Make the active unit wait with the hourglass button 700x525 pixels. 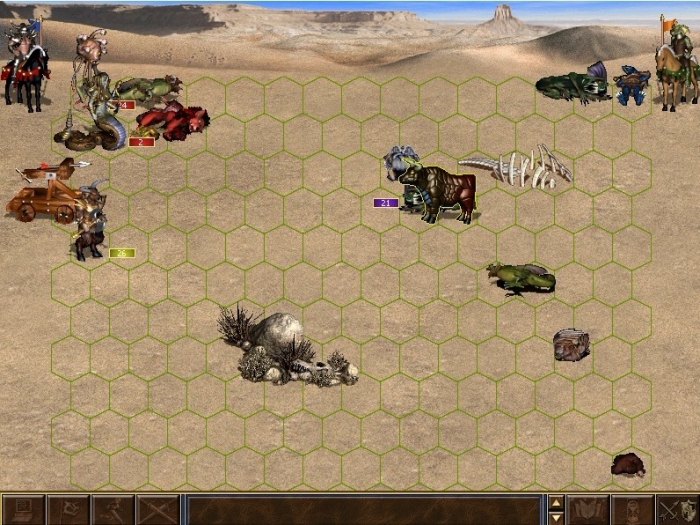coord(633,510)
